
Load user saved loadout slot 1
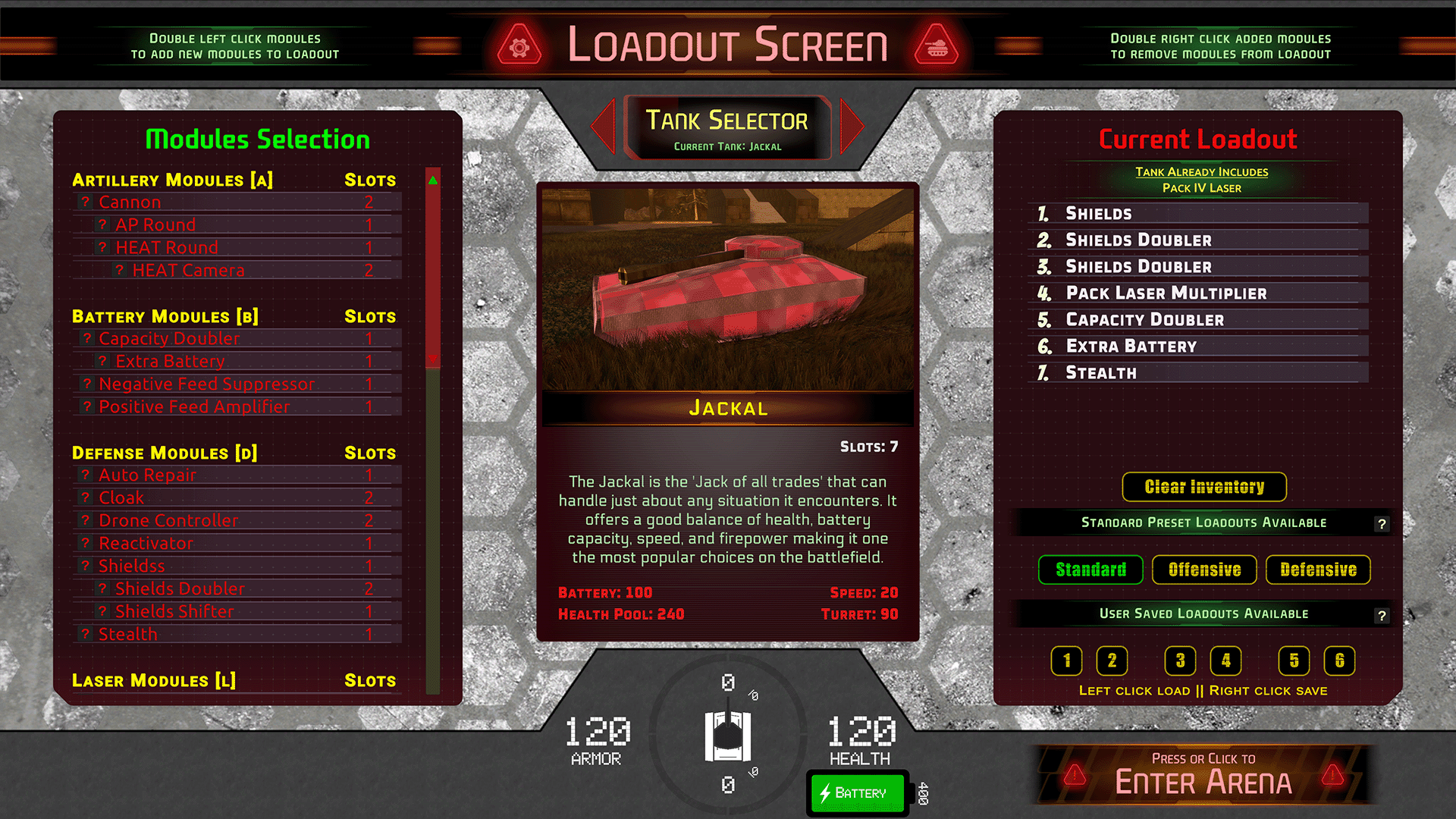(1066, 661)
